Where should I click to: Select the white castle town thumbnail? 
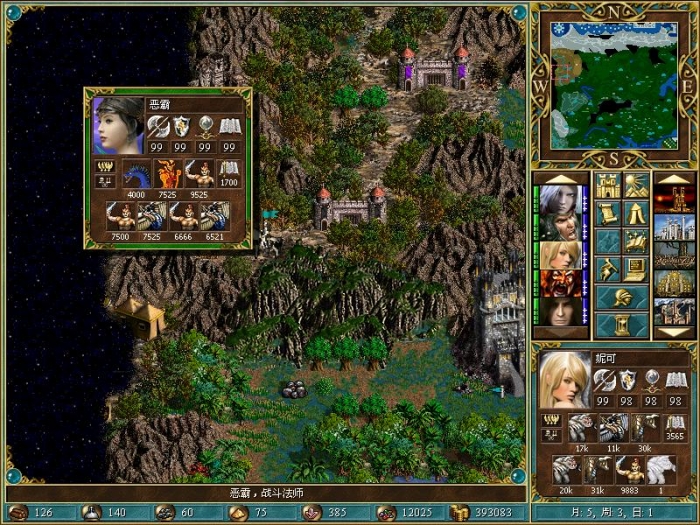673,227
